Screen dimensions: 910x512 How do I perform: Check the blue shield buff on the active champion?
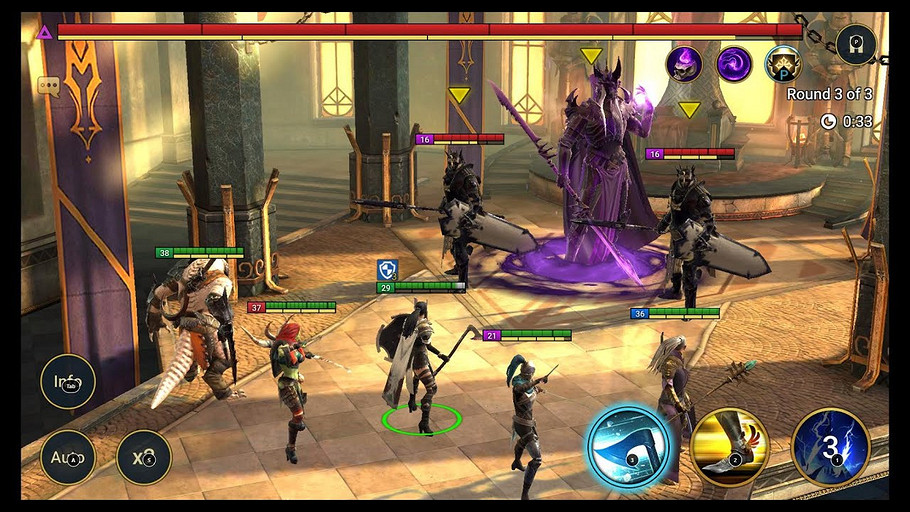pyautogui.click(x=387, y=269)
